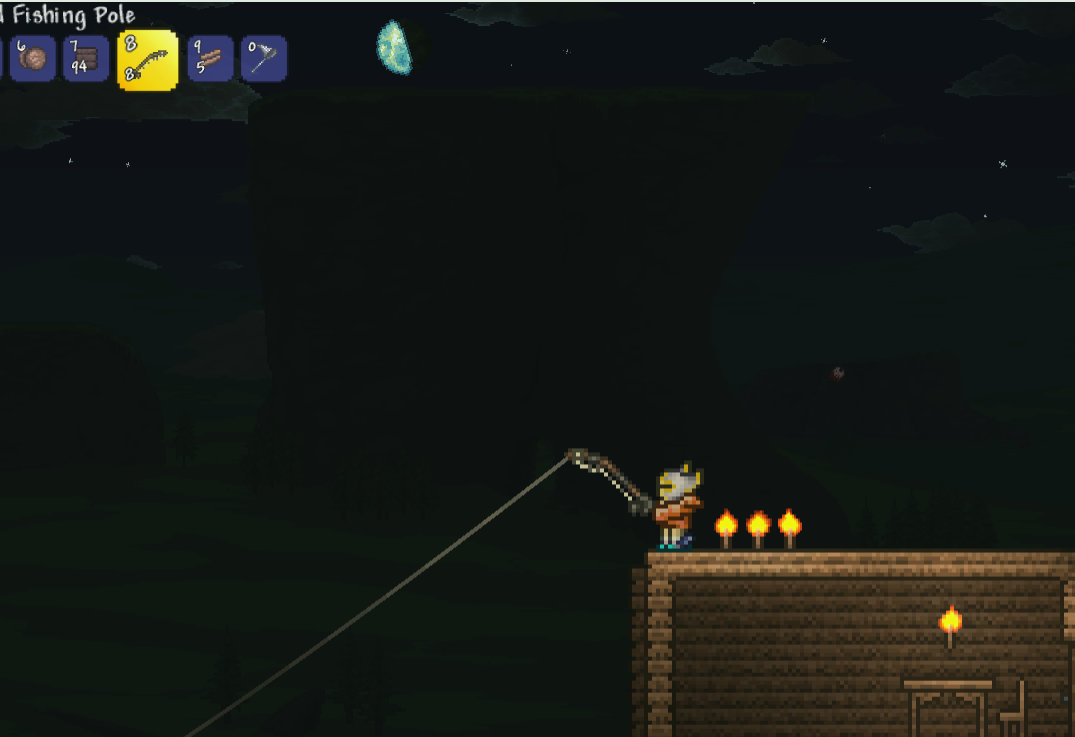Pick the round brown item in slot 6
This screenshot has width=1075, height=737.
click(32, 59)
